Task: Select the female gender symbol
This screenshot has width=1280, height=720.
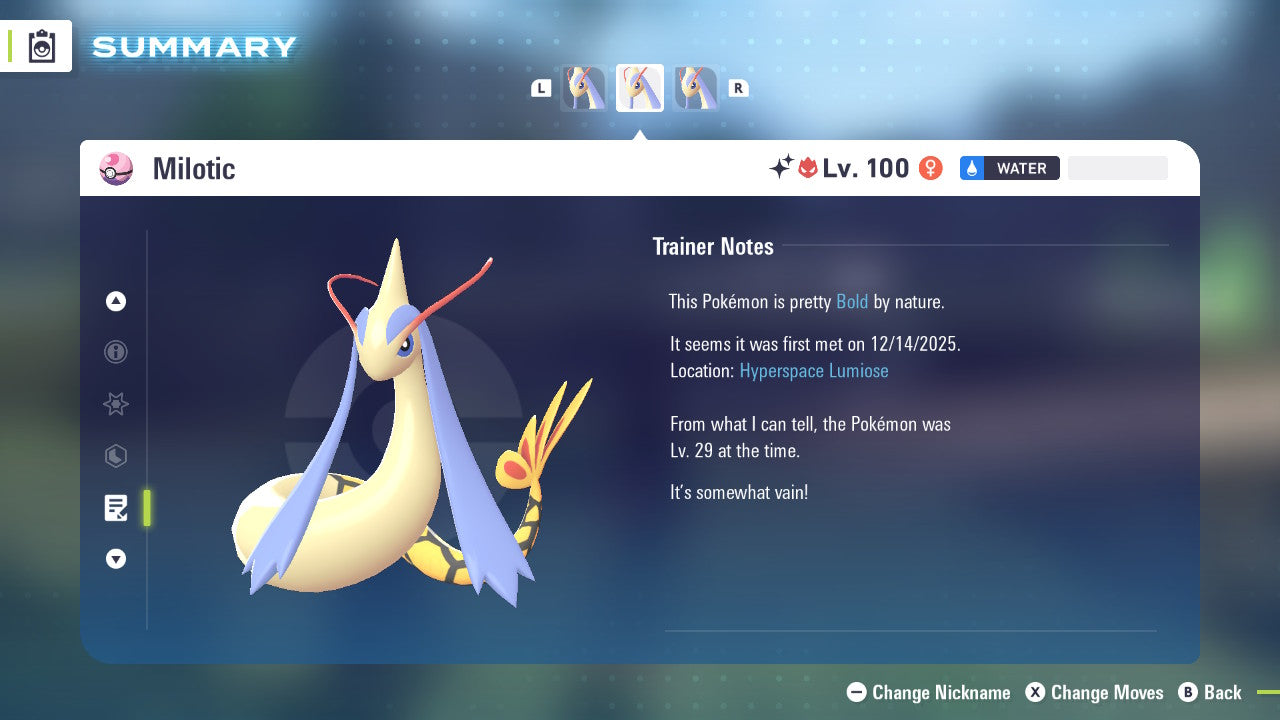Action: [929, 168]
